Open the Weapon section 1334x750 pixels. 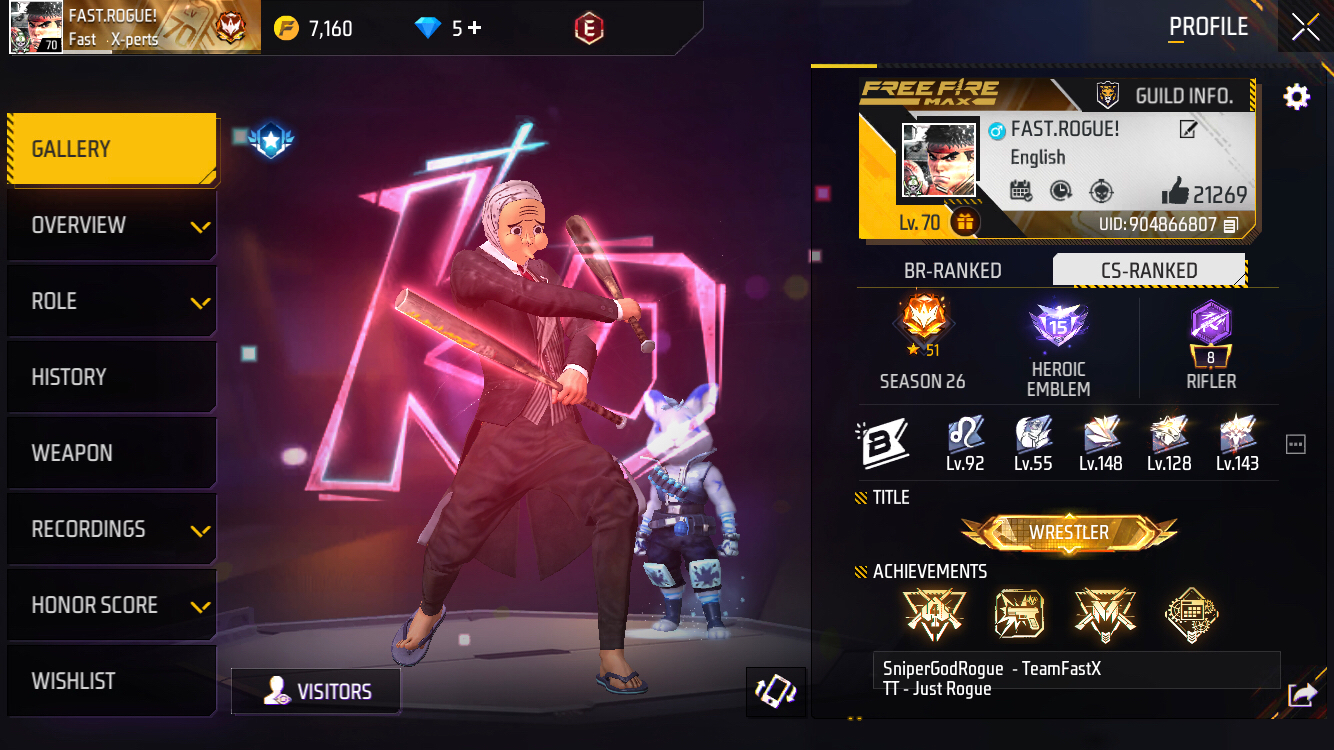112,454
